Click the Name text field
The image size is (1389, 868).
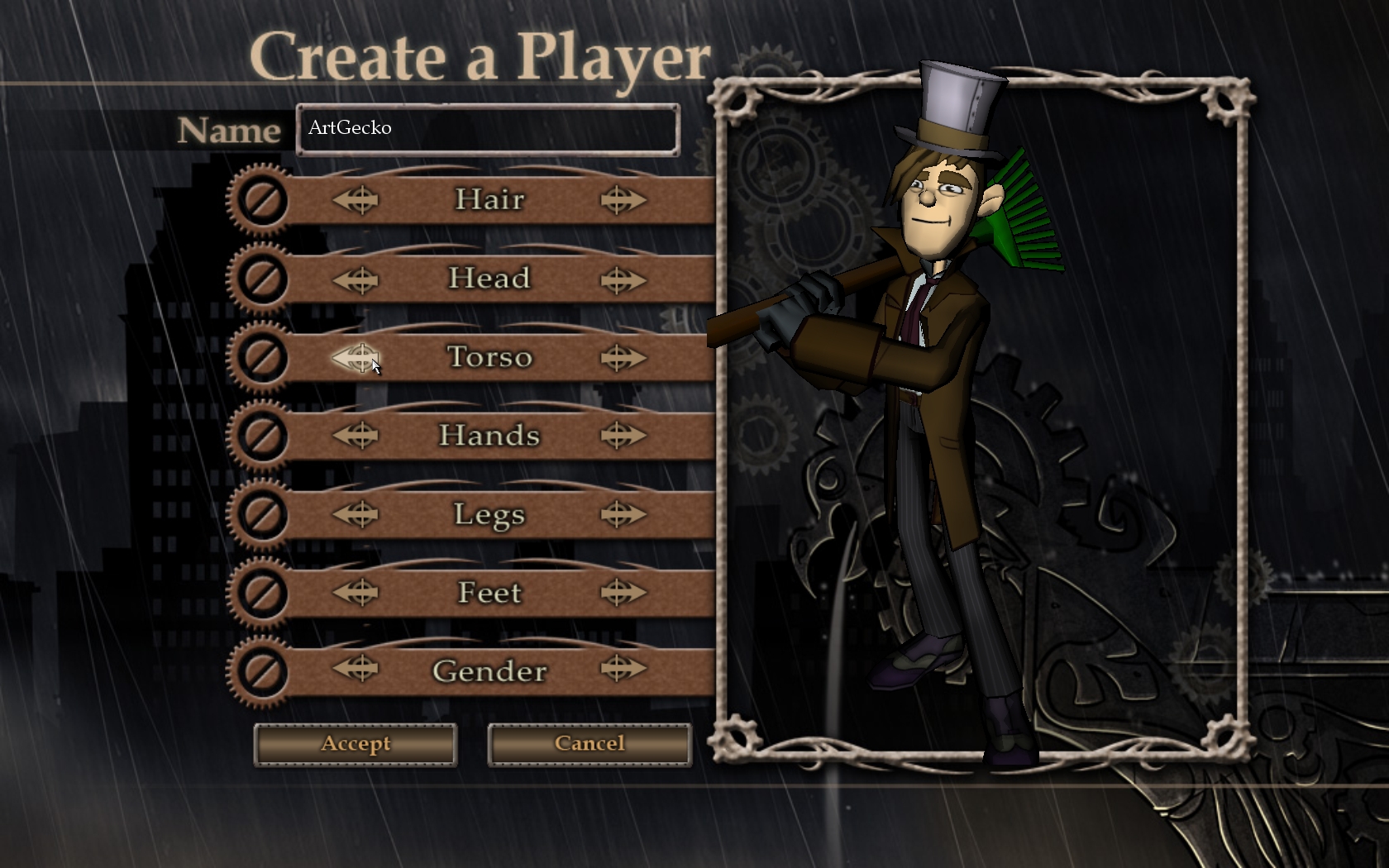tap(488, 129)
